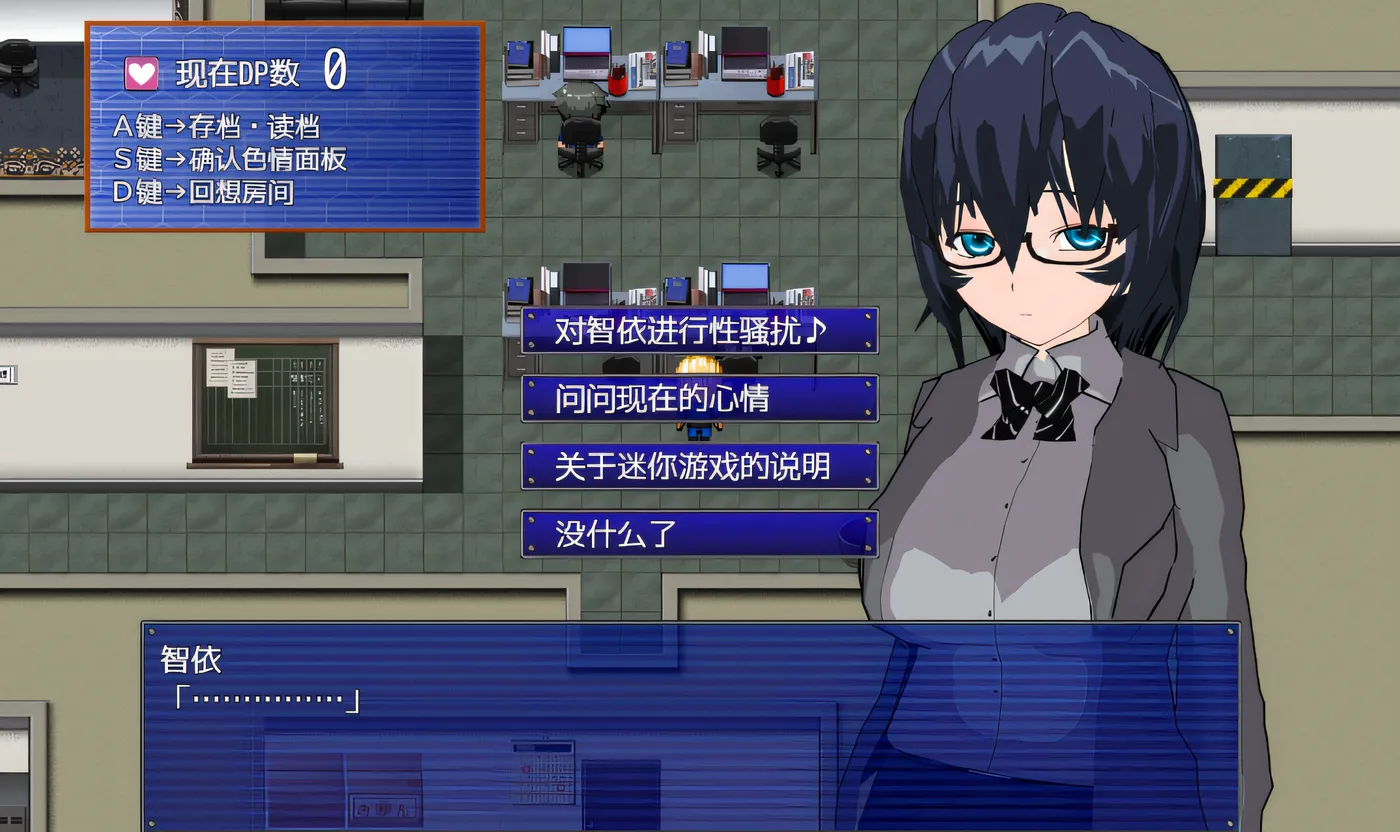The height and width of the screenshot is (832, 1400).
Task: Pick the 关于迷你游戏的说明 option
Action: pos(699,466)
